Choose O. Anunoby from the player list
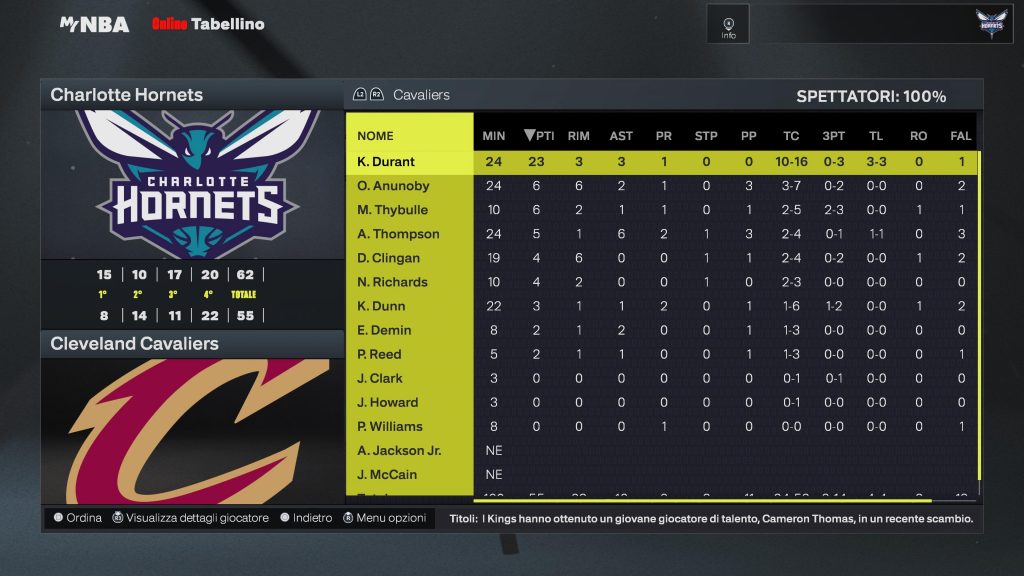1024x576 pixels. pos(392,186)
